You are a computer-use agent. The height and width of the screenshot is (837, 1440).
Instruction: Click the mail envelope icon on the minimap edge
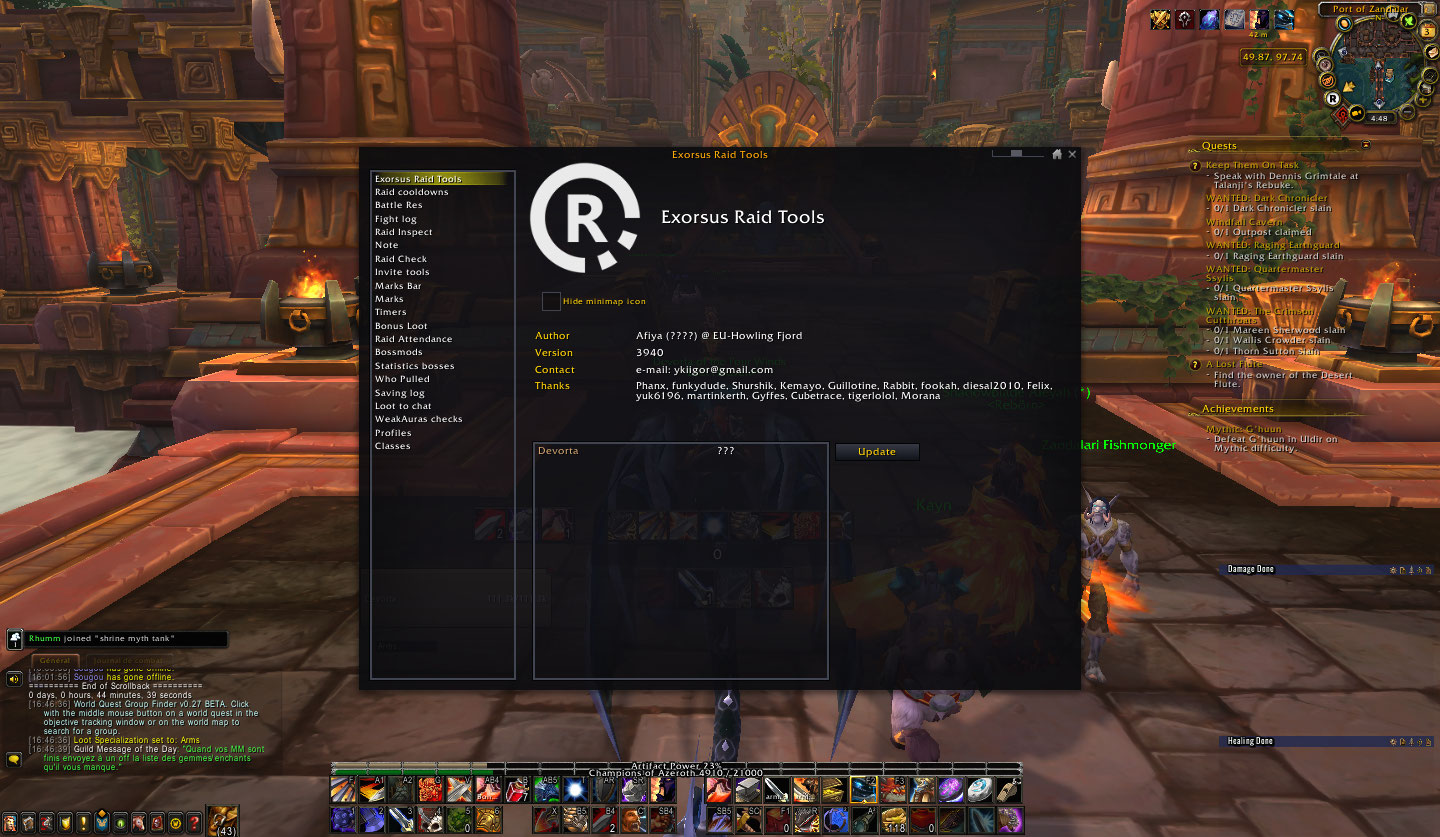(x=1430, y=52)
